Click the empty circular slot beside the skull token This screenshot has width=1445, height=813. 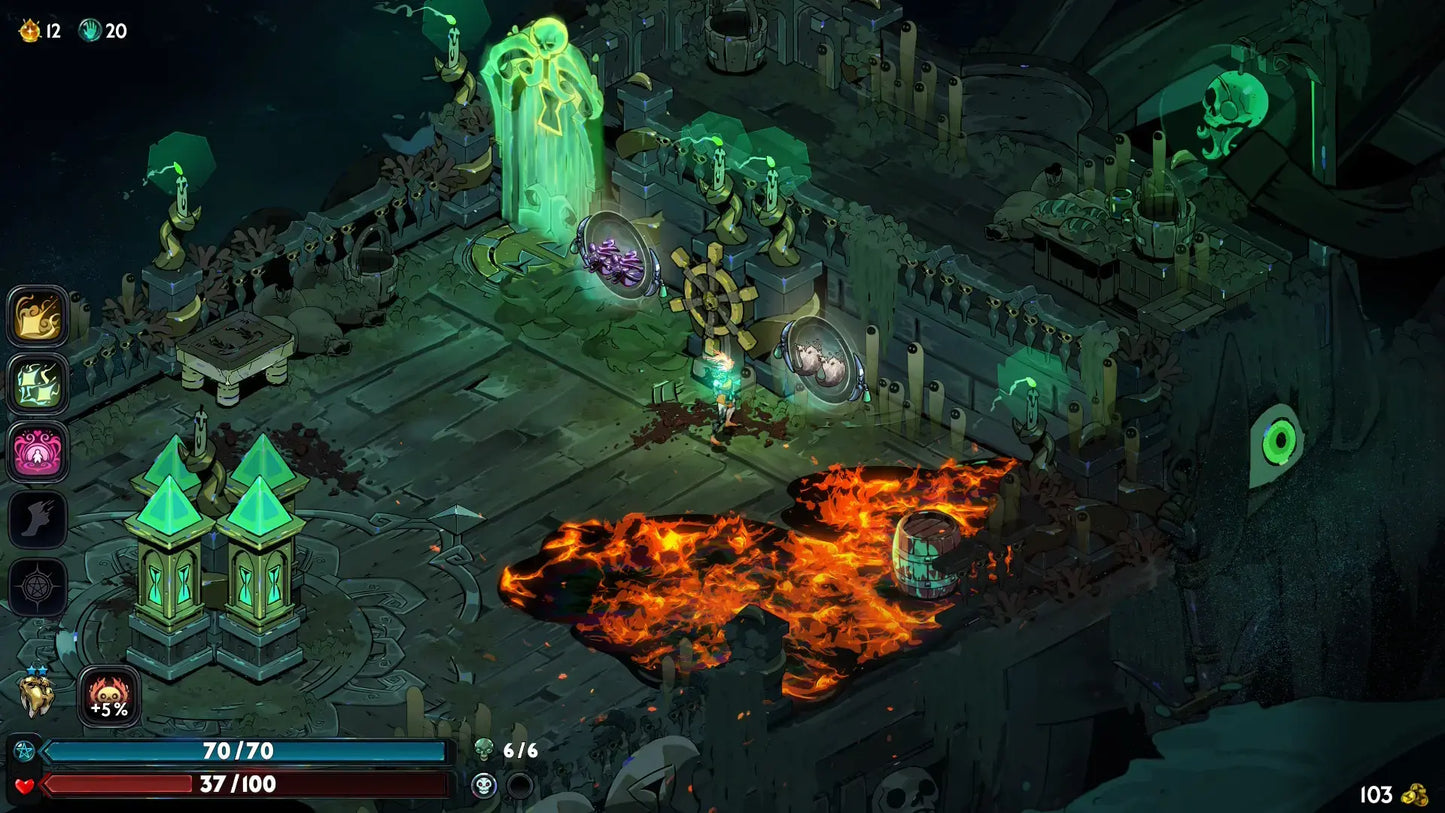pyautogui.click(x=518, y=786)
